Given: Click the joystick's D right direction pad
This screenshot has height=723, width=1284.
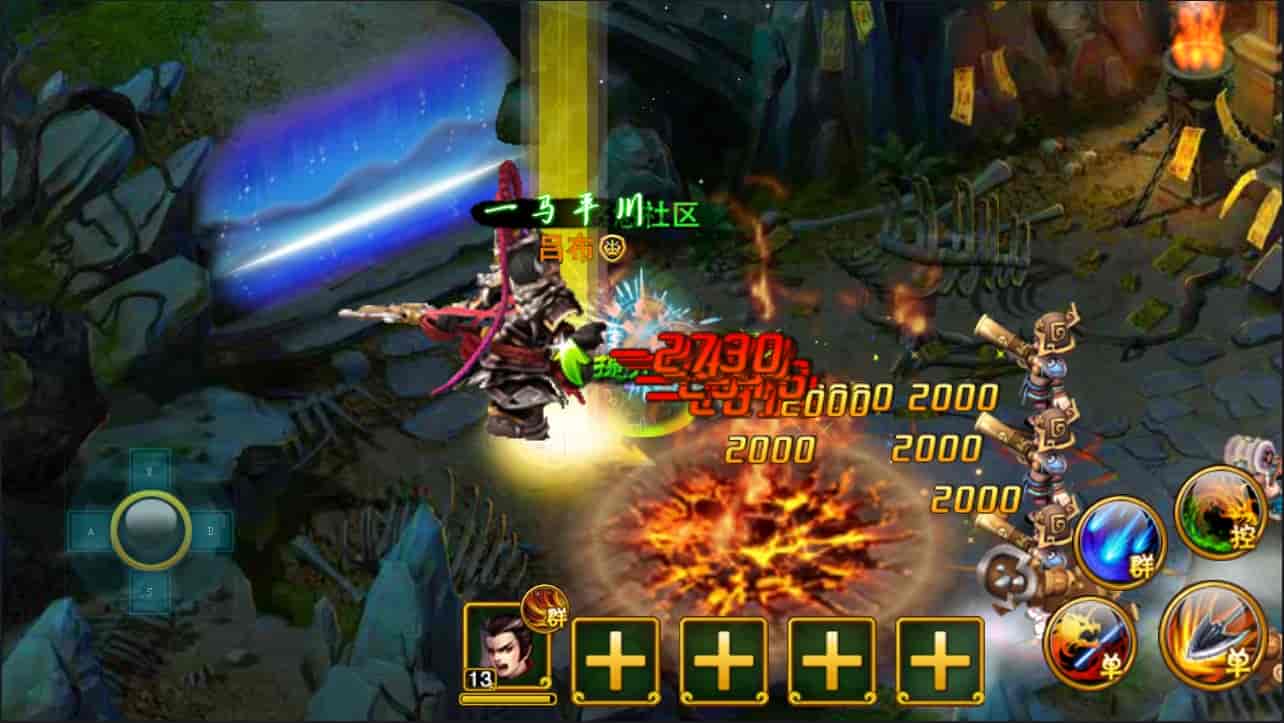Looking at the screenshot, I should [x=211, y=531].
